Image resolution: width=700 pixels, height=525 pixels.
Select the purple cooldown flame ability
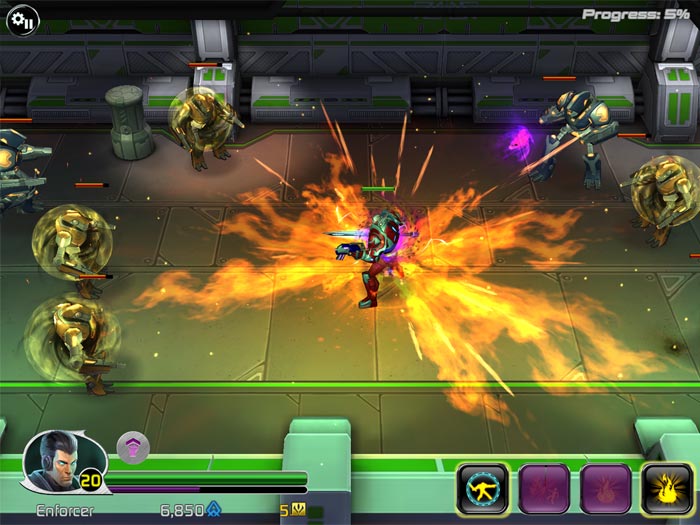[606, 489]
